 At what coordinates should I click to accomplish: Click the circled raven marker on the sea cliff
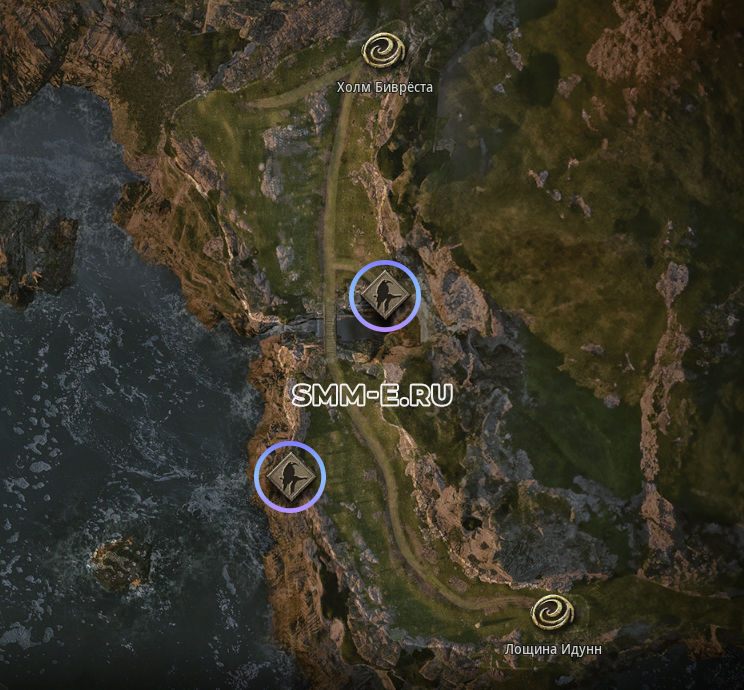pyautogui.click(x=290, y=475)
